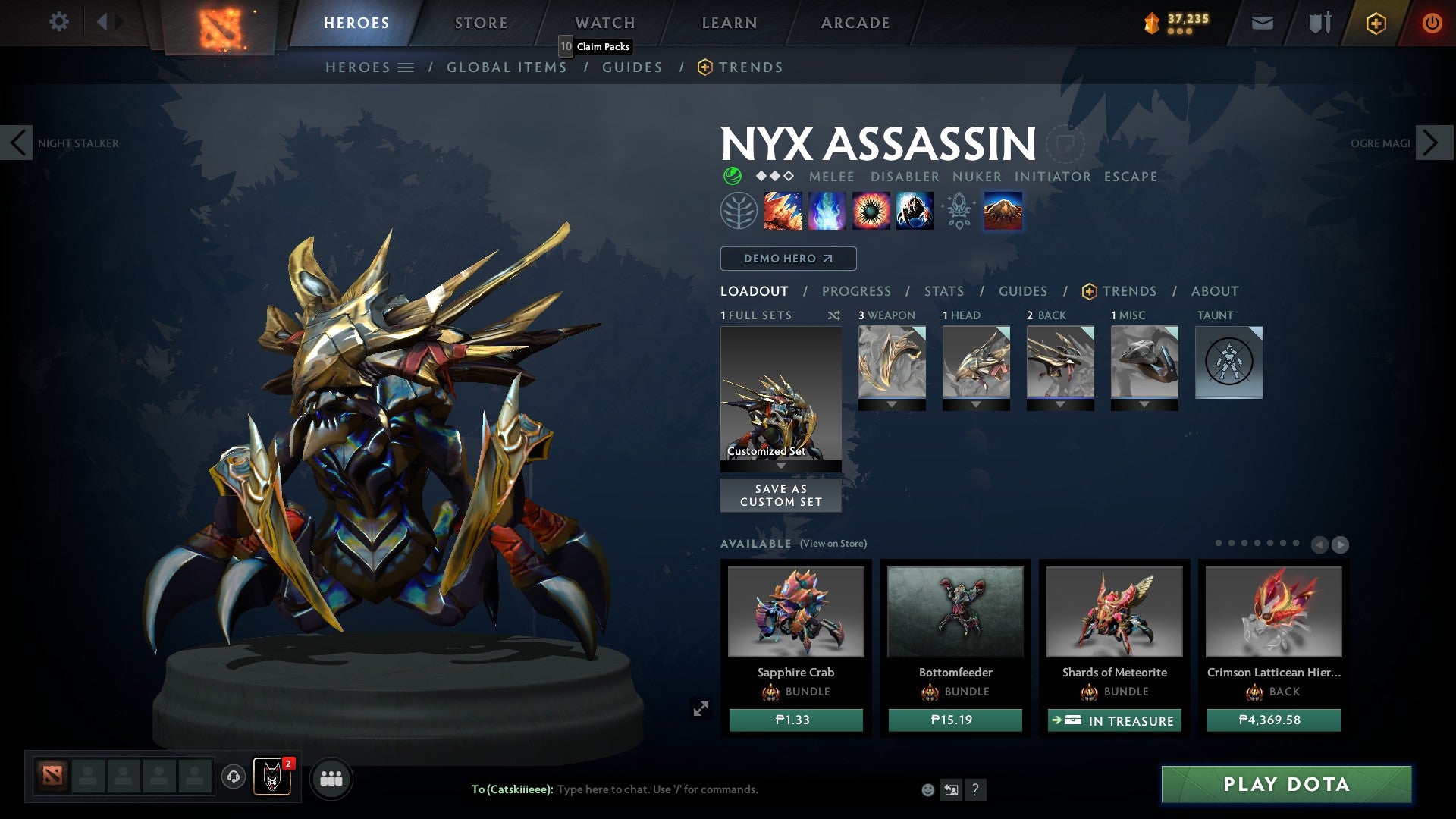Open the emoticon picker in chat
The width and height of the screenshot is (1456, 819).
click(x=927, y=790)
